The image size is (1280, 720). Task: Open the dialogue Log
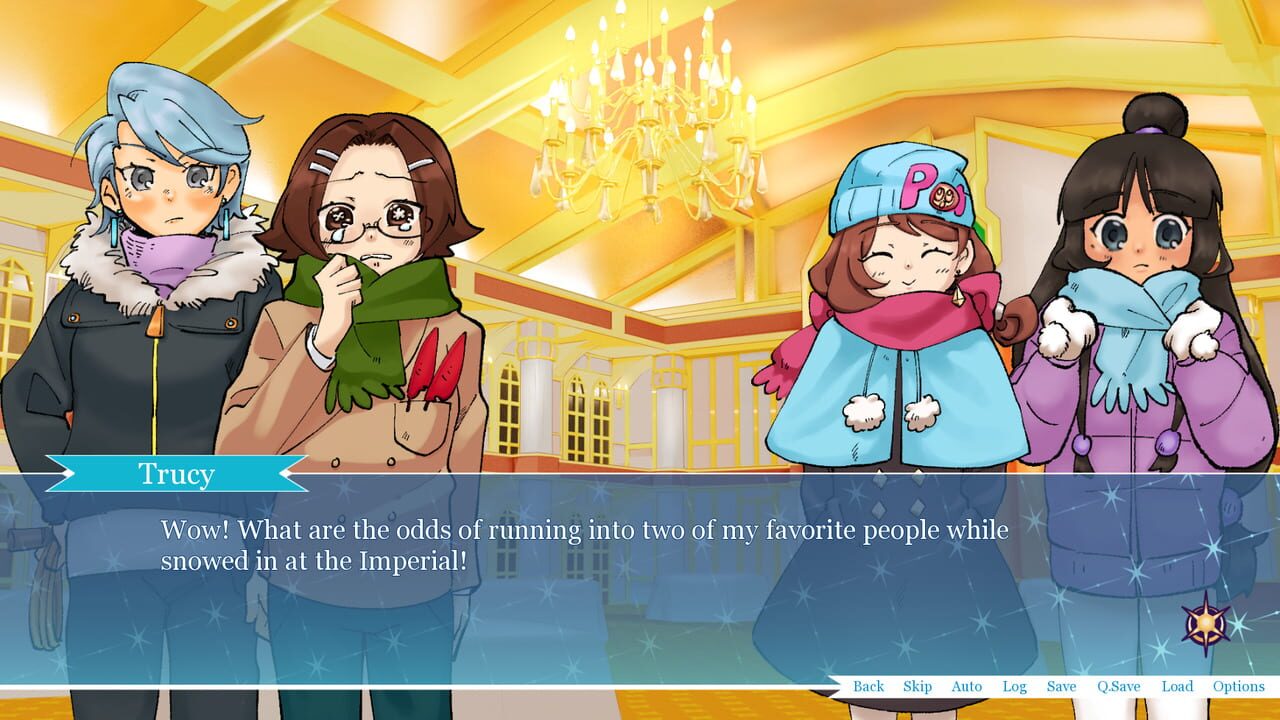click(x=1013, y=687)
